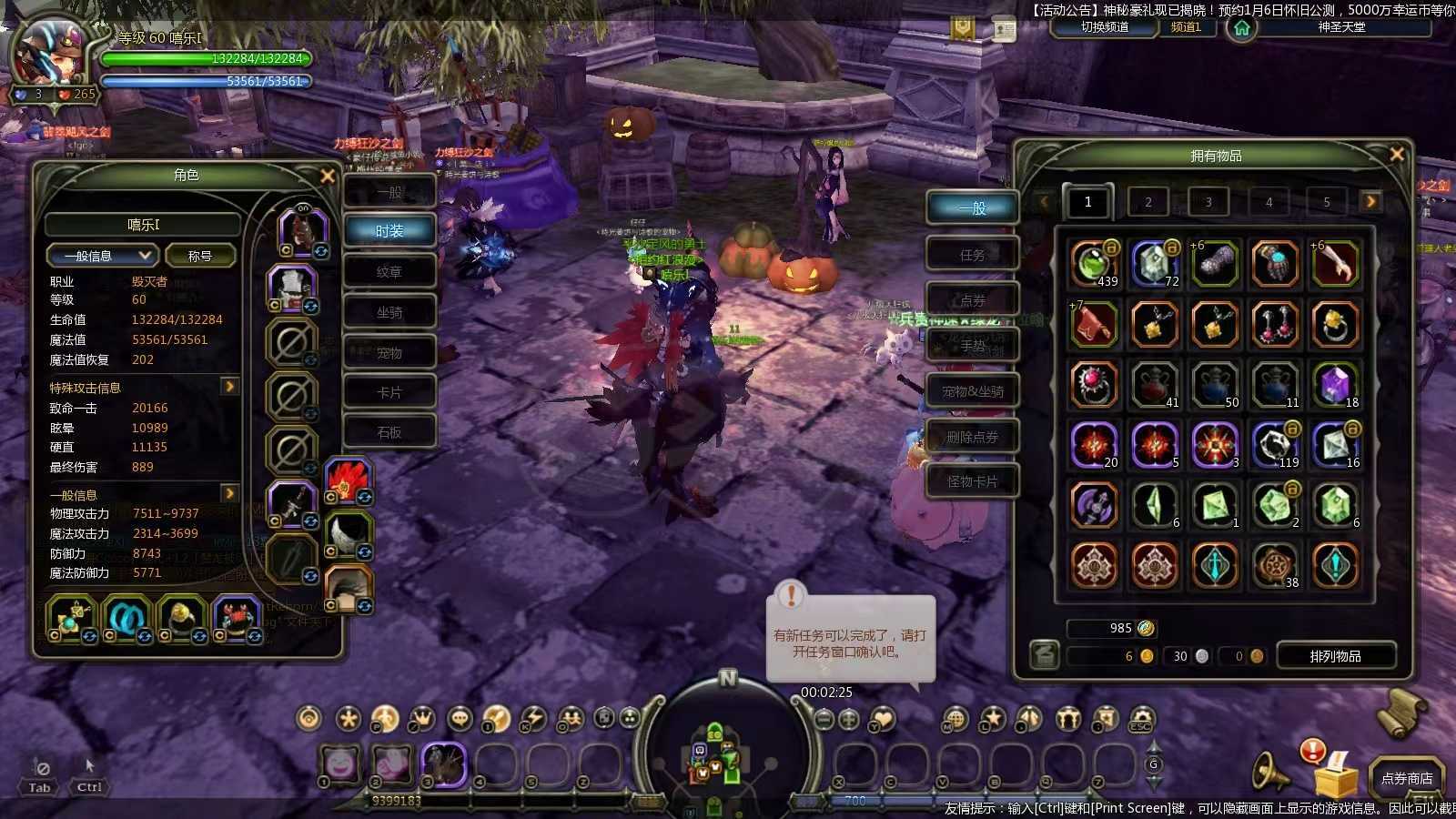Viewport: 1456px width, 819px height.
Task: Close the 拥有物品 inventory window
Action: (x=1397, y=155)
